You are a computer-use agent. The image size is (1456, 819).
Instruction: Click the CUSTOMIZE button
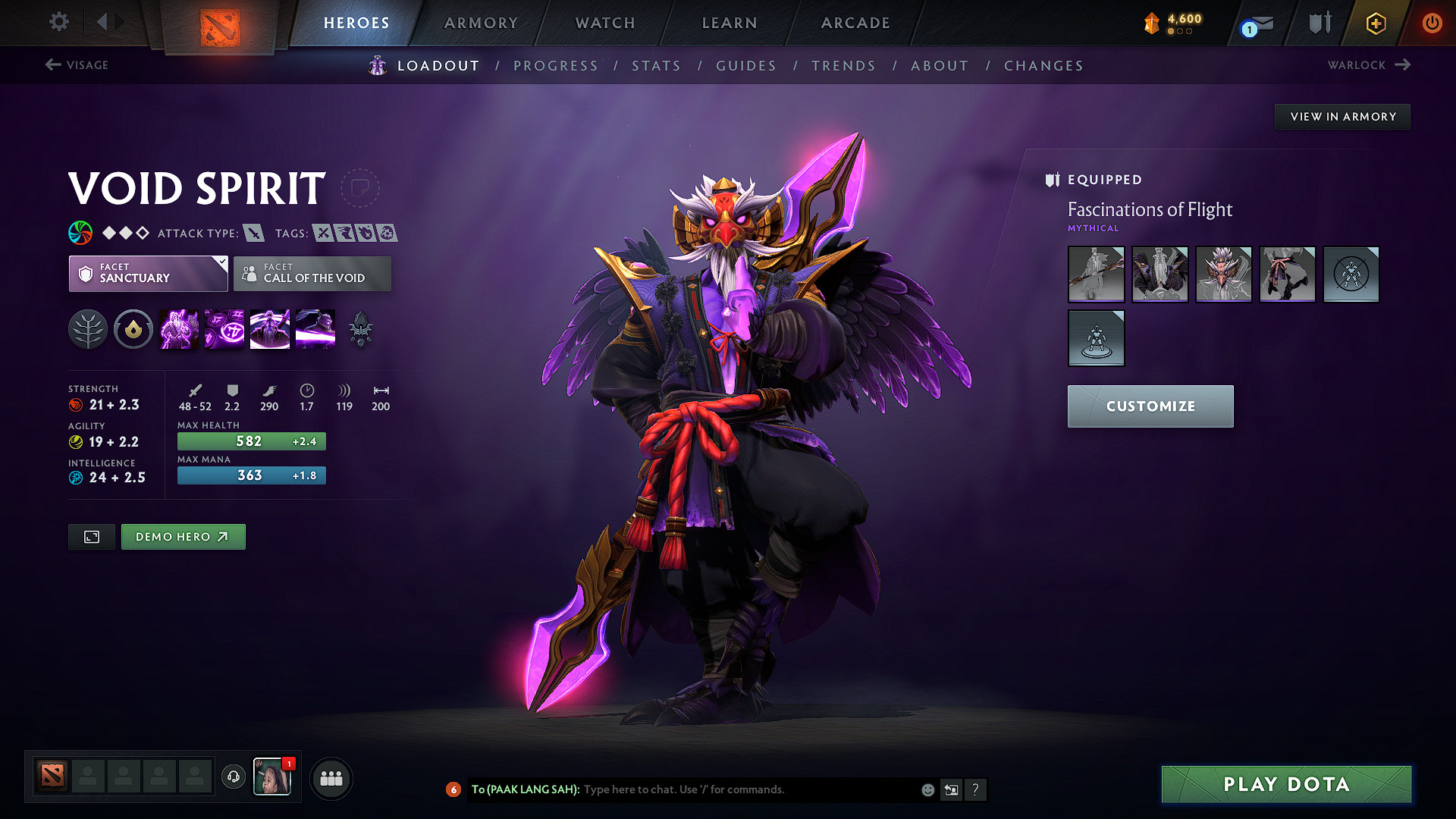[x=1150, y=406]
